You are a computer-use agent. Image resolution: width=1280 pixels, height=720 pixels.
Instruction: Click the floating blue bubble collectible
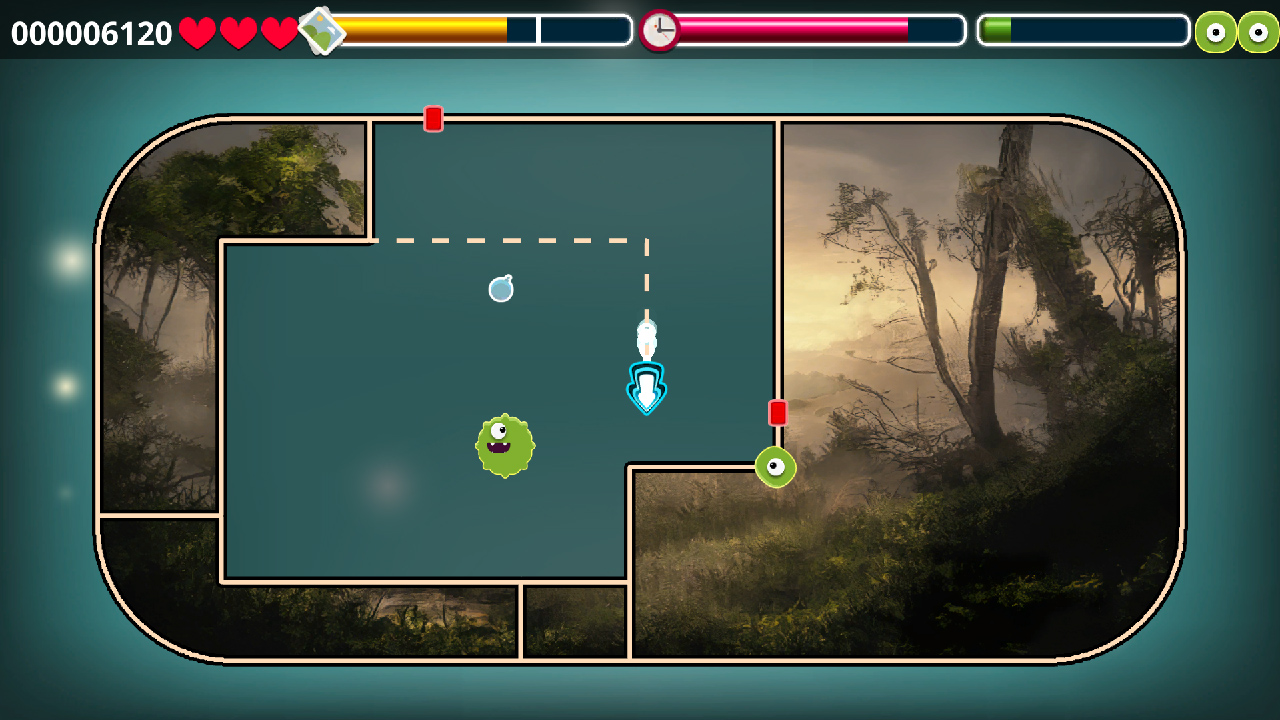[500, 289]
